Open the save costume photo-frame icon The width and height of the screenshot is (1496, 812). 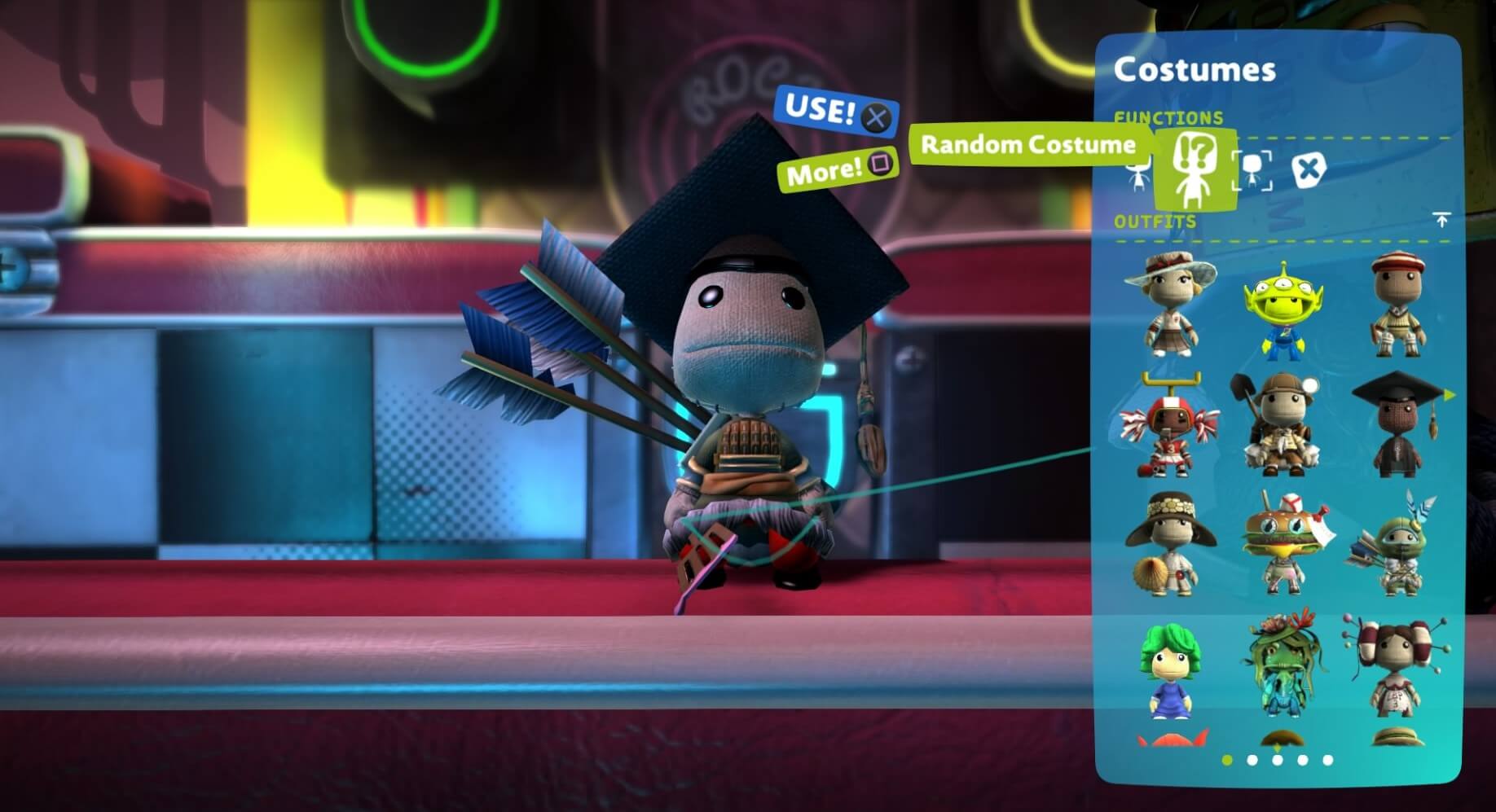pyautogui.click(x=1252, y=171)
